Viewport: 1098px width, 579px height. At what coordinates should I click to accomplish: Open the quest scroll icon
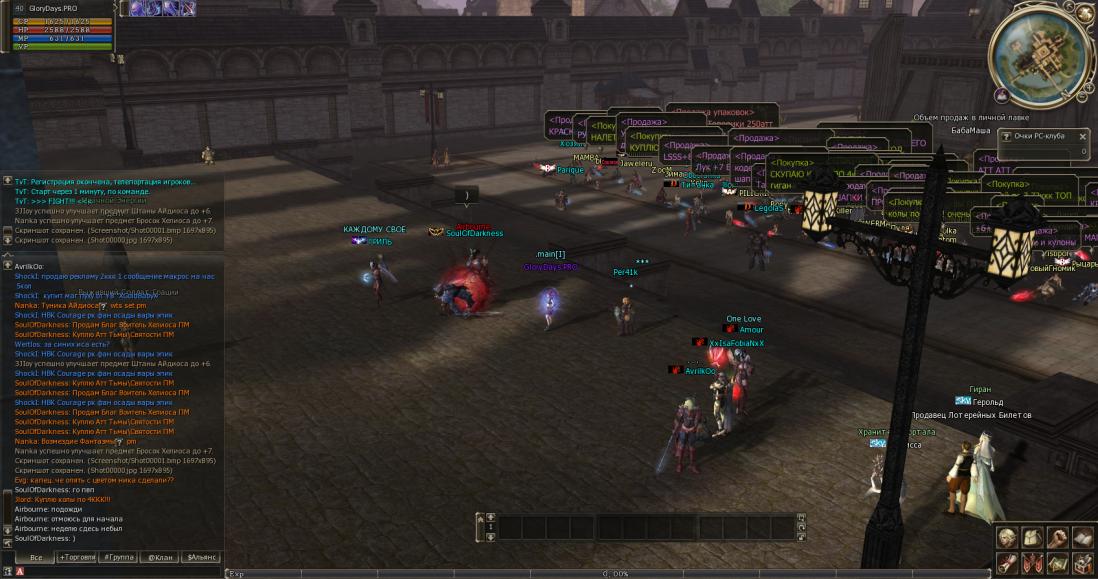1006,563
